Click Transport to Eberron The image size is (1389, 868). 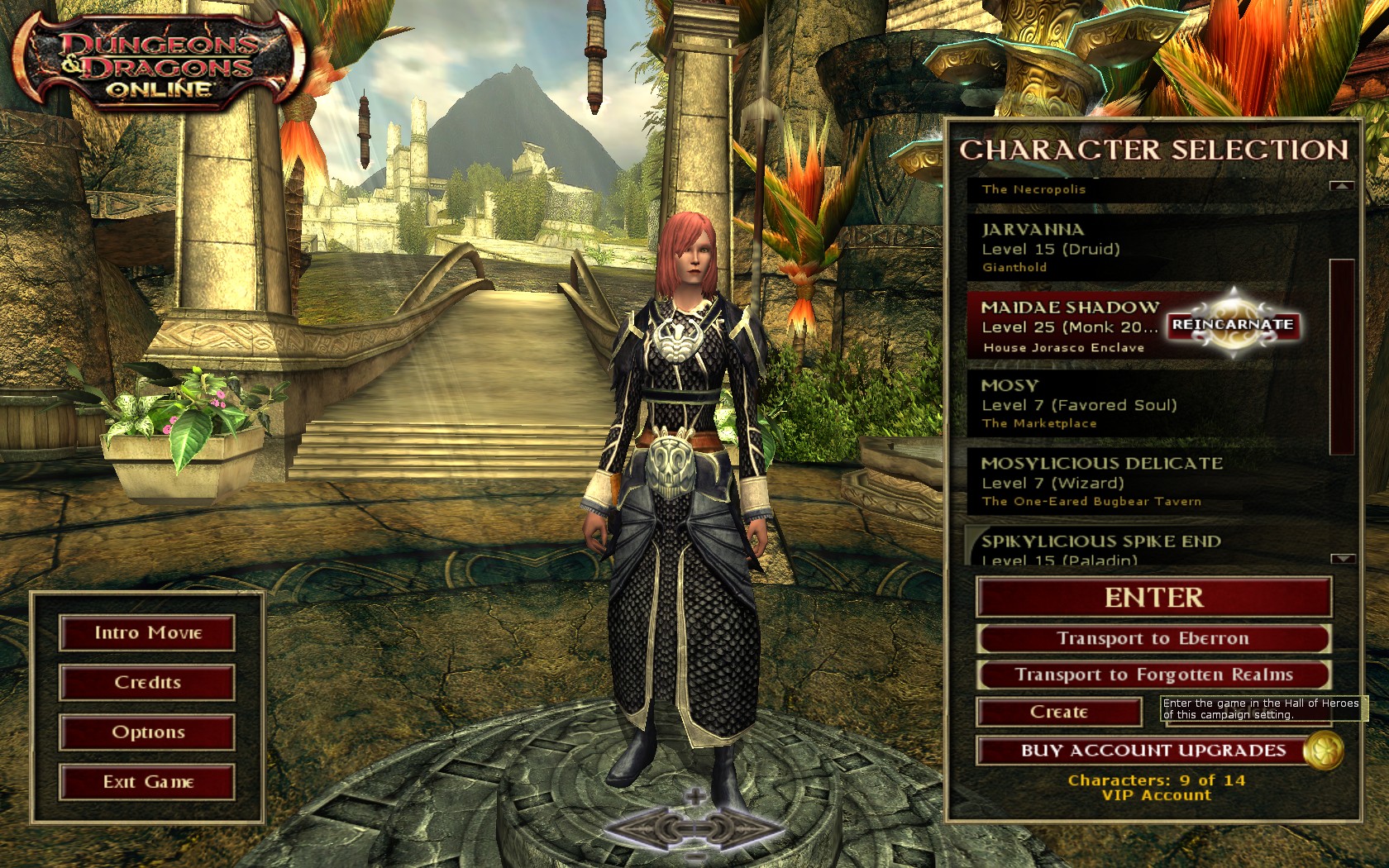coord(1153,638)
